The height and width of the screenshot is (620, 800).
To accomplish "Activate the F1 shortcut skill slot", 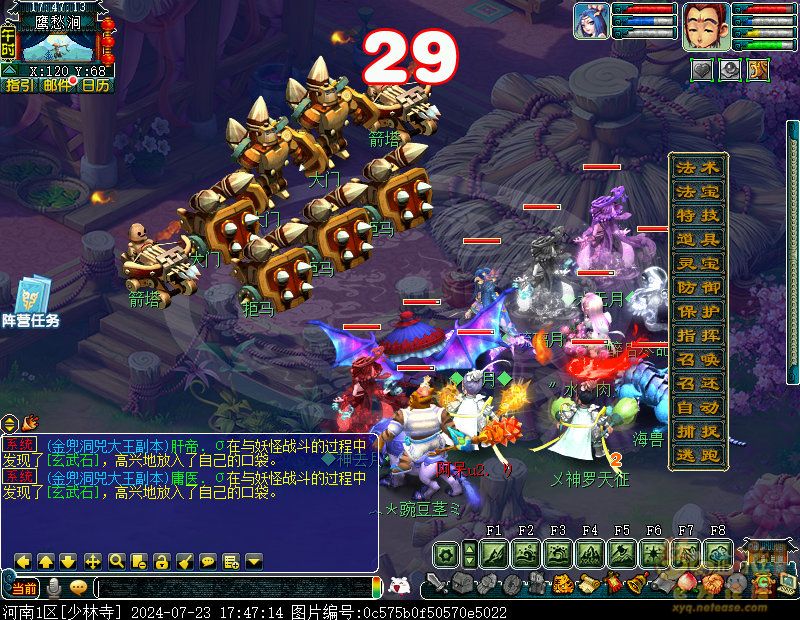I will [x=494, y=553].
